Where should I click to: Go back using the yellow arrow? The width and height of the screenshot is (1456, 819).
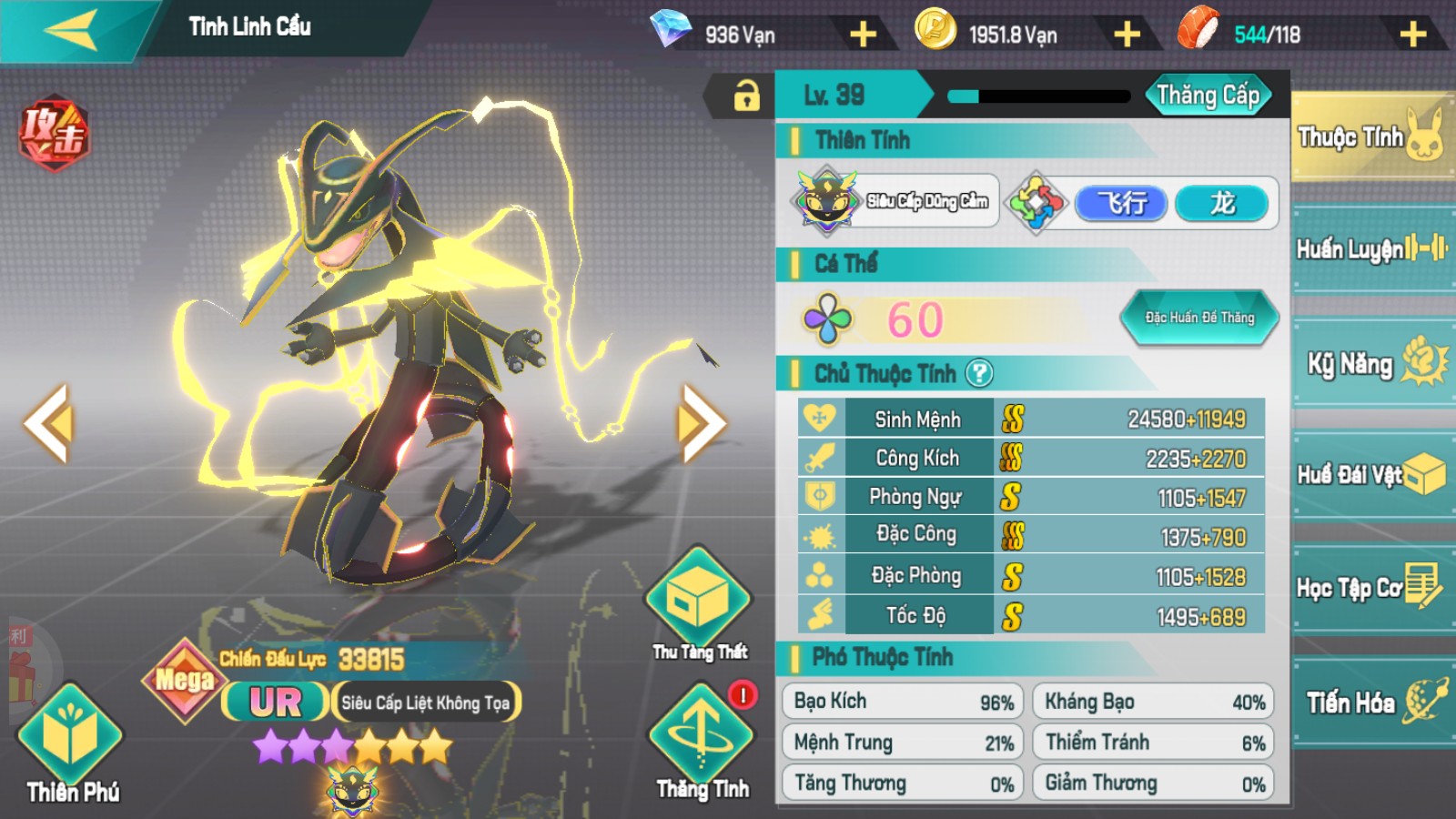point(71,32)
